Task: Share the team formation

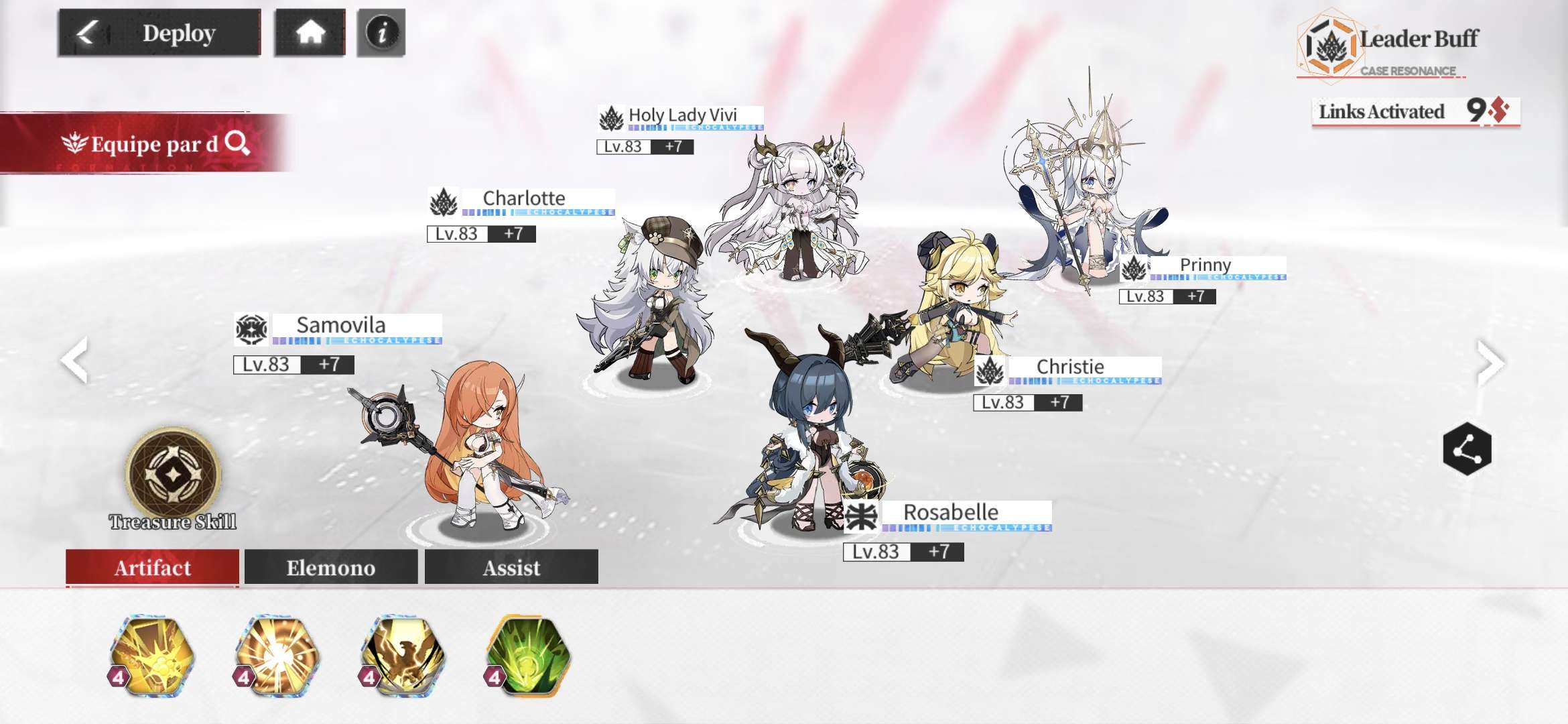Action: [x=1467, y=449]
